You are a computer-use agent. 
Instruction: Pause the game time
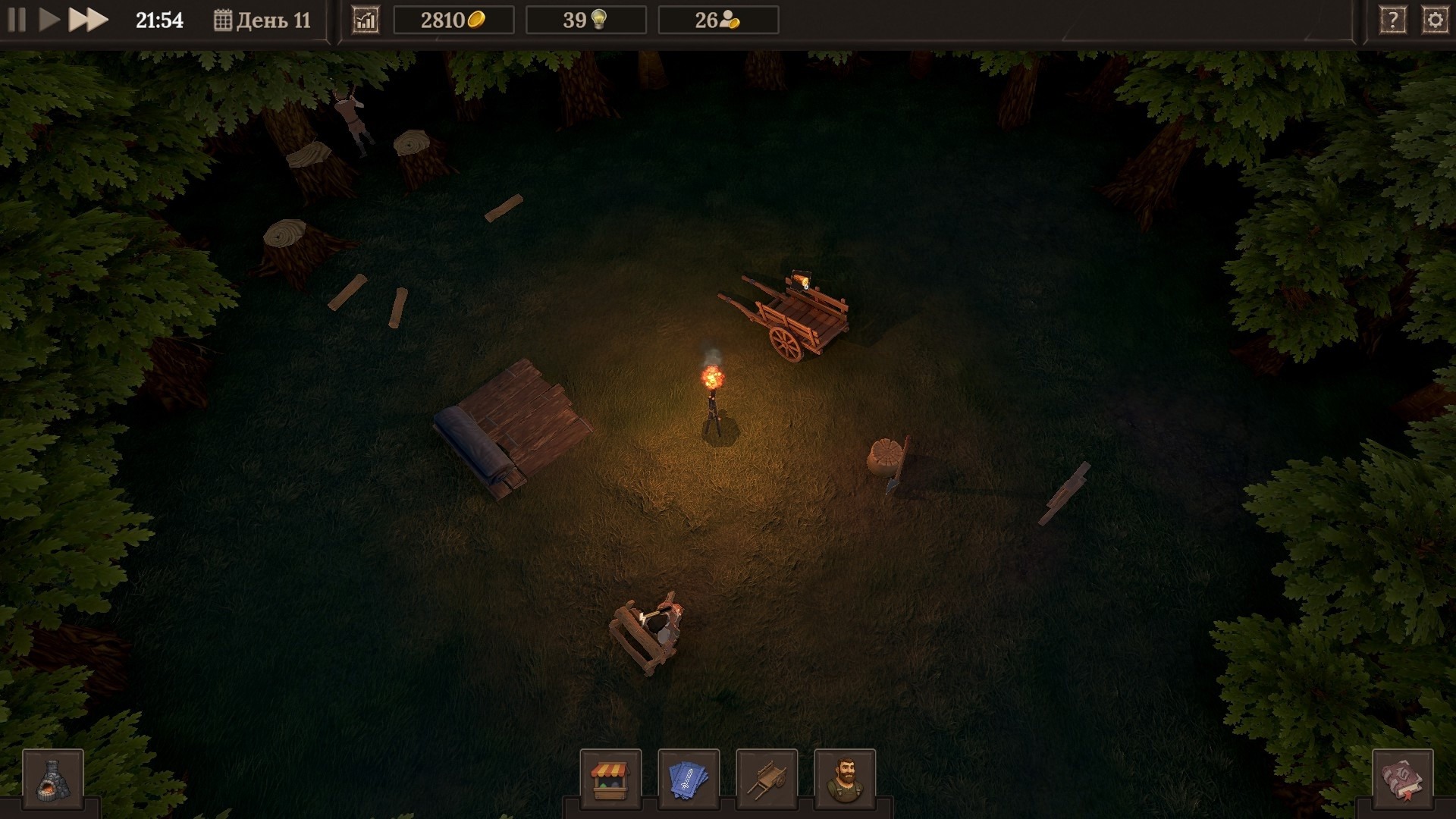point(17,20)
